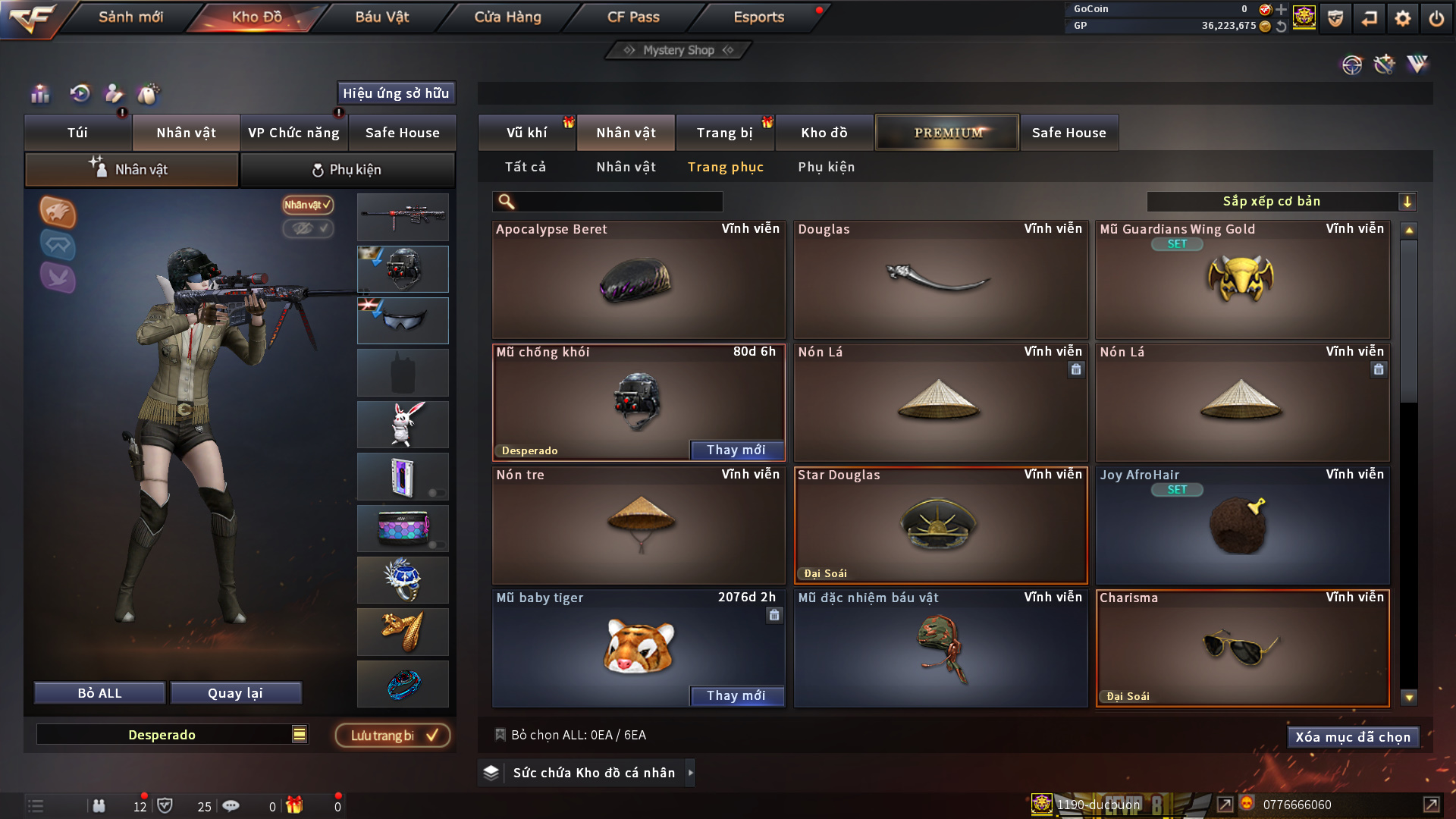Save loadout with Lưu trang bị
This screenshot has height=819, width=1456.
point(393,735)
